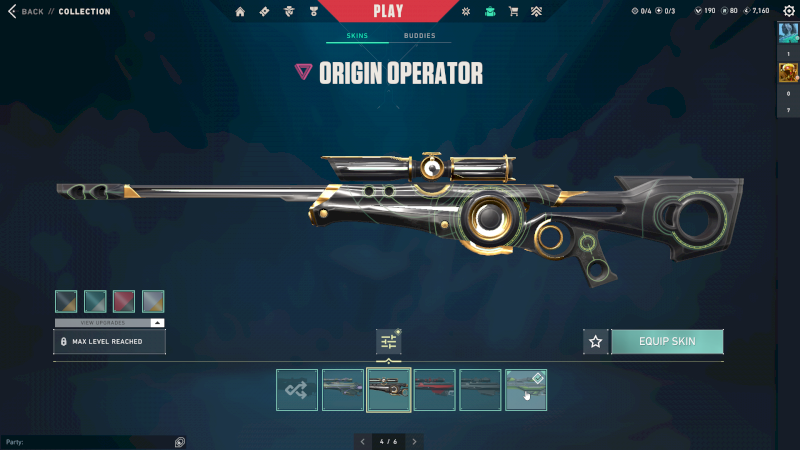The width and height of the screenshot is (800, 450).
Task: Equip the Origin Operator skin
Action: [x=666, y=342]
